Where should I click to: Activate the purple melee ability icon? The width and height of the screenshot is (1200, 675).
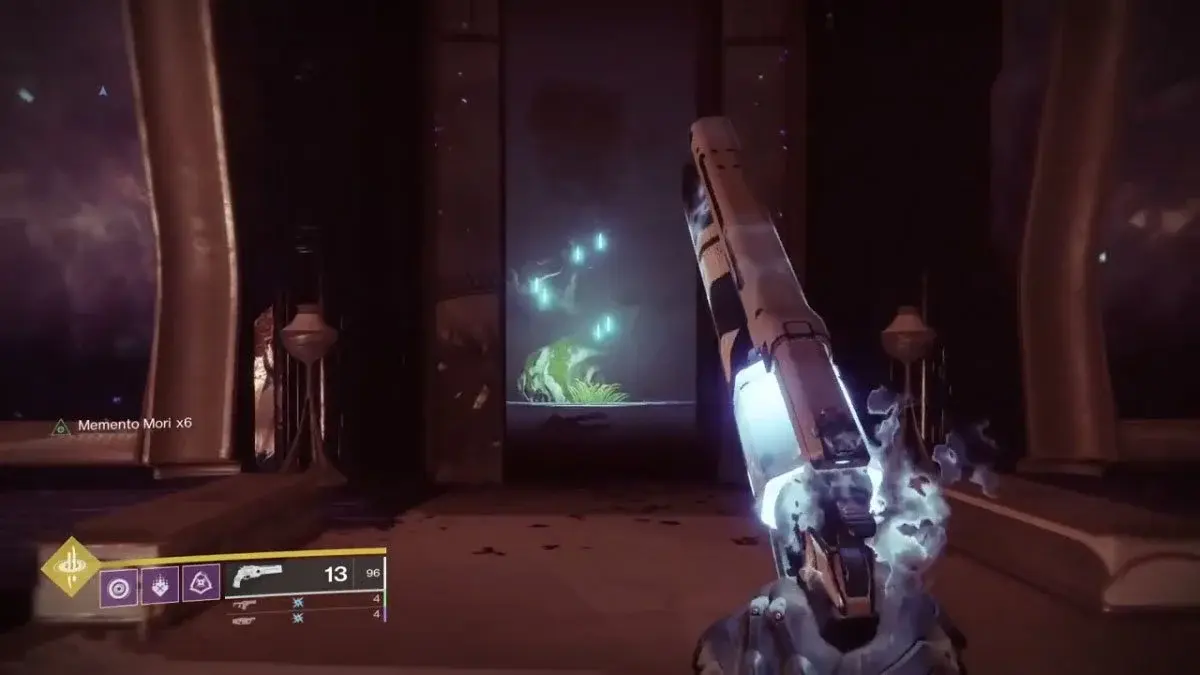pos(160,584)
